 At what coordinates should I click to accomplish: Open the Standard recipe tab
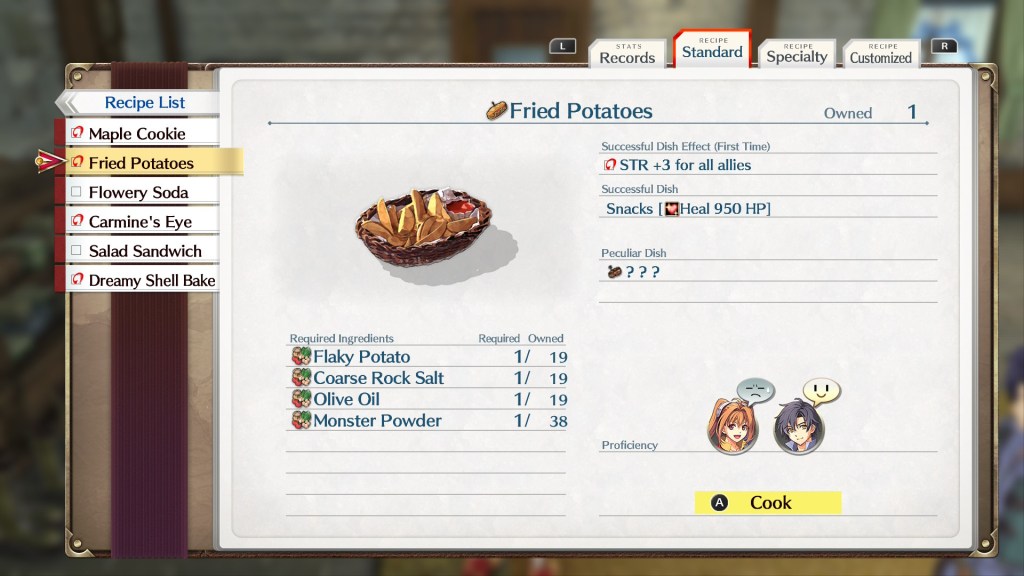click(712, 51)
